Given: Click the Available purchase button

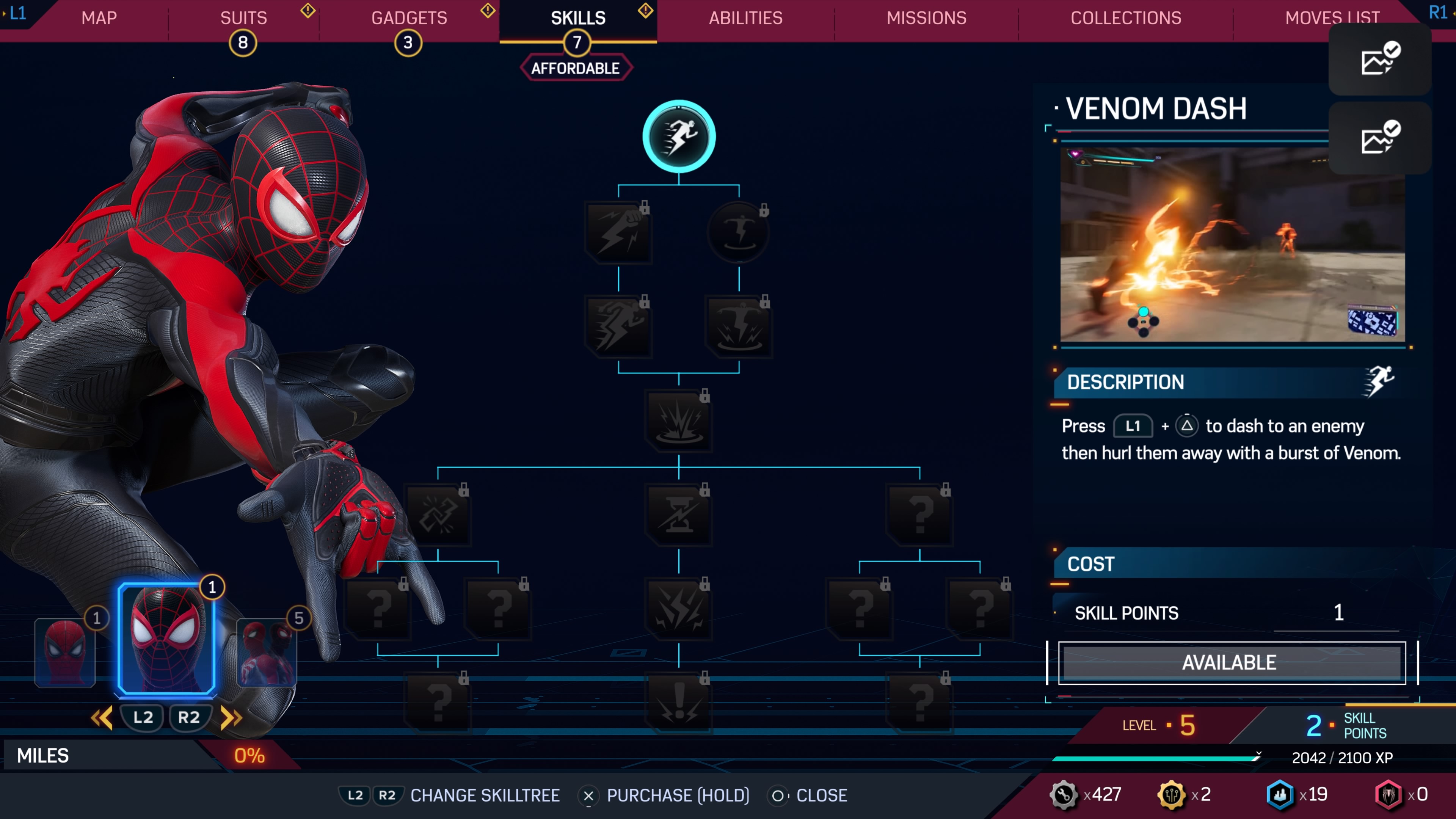Looking at the screenshot, I should tap(1231, 662).
